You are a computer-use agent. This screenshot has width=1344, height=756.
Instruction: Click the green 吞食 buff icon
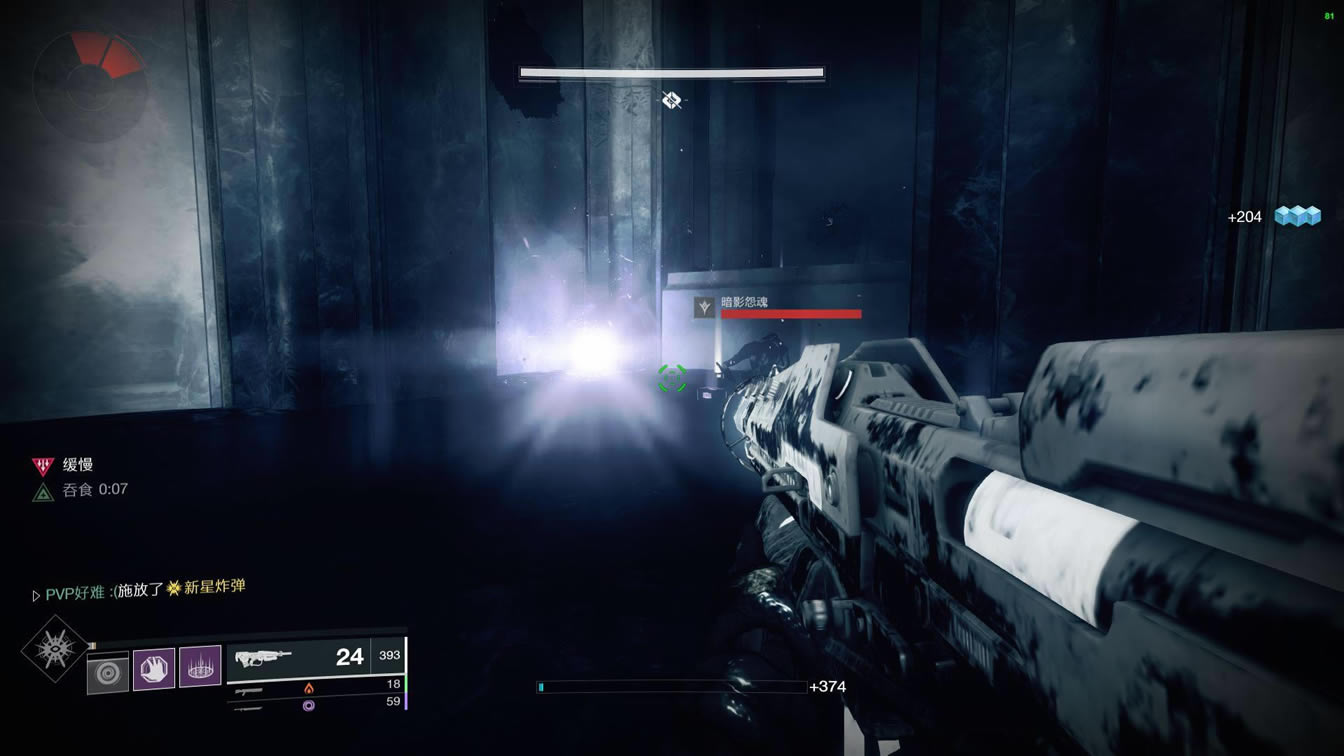click(x=42, y=490)
